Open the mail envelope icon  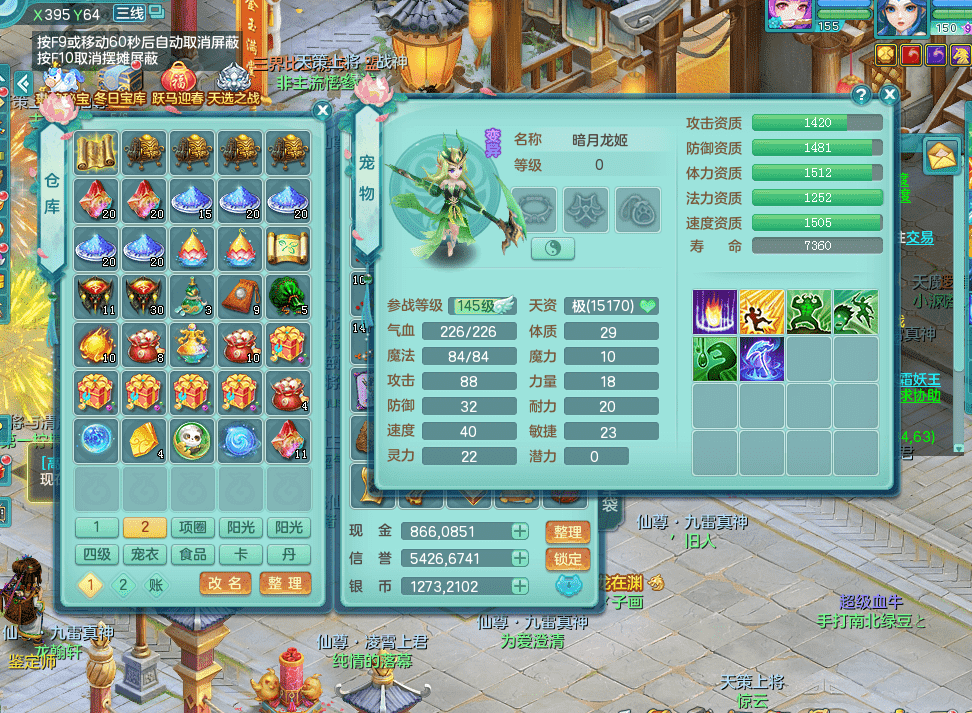click(x=941, y=154)
